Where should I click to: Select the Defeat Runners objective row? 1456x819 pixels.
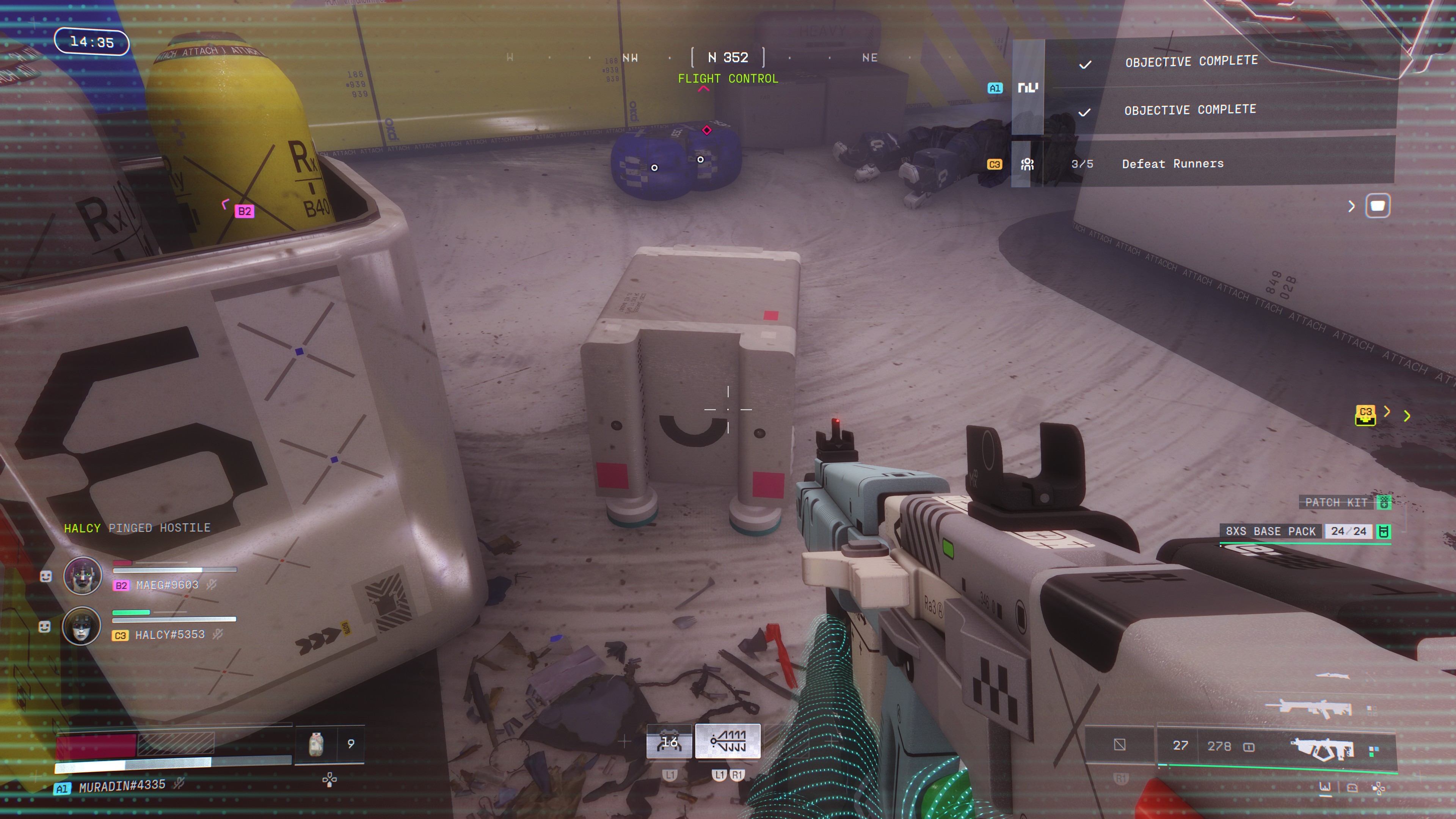[1172, 164]
